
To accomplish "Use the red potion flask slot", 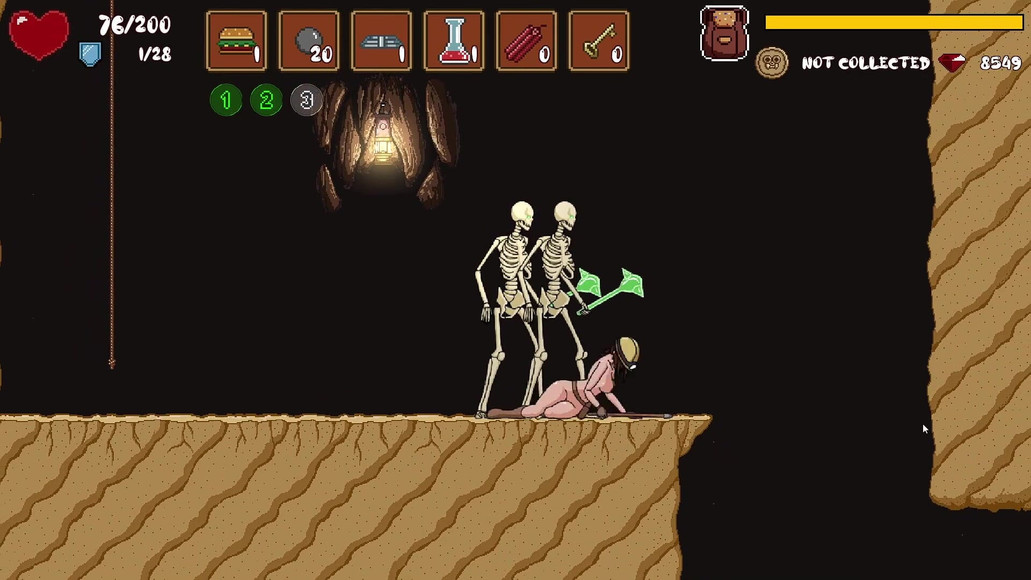I will (454, 41).
